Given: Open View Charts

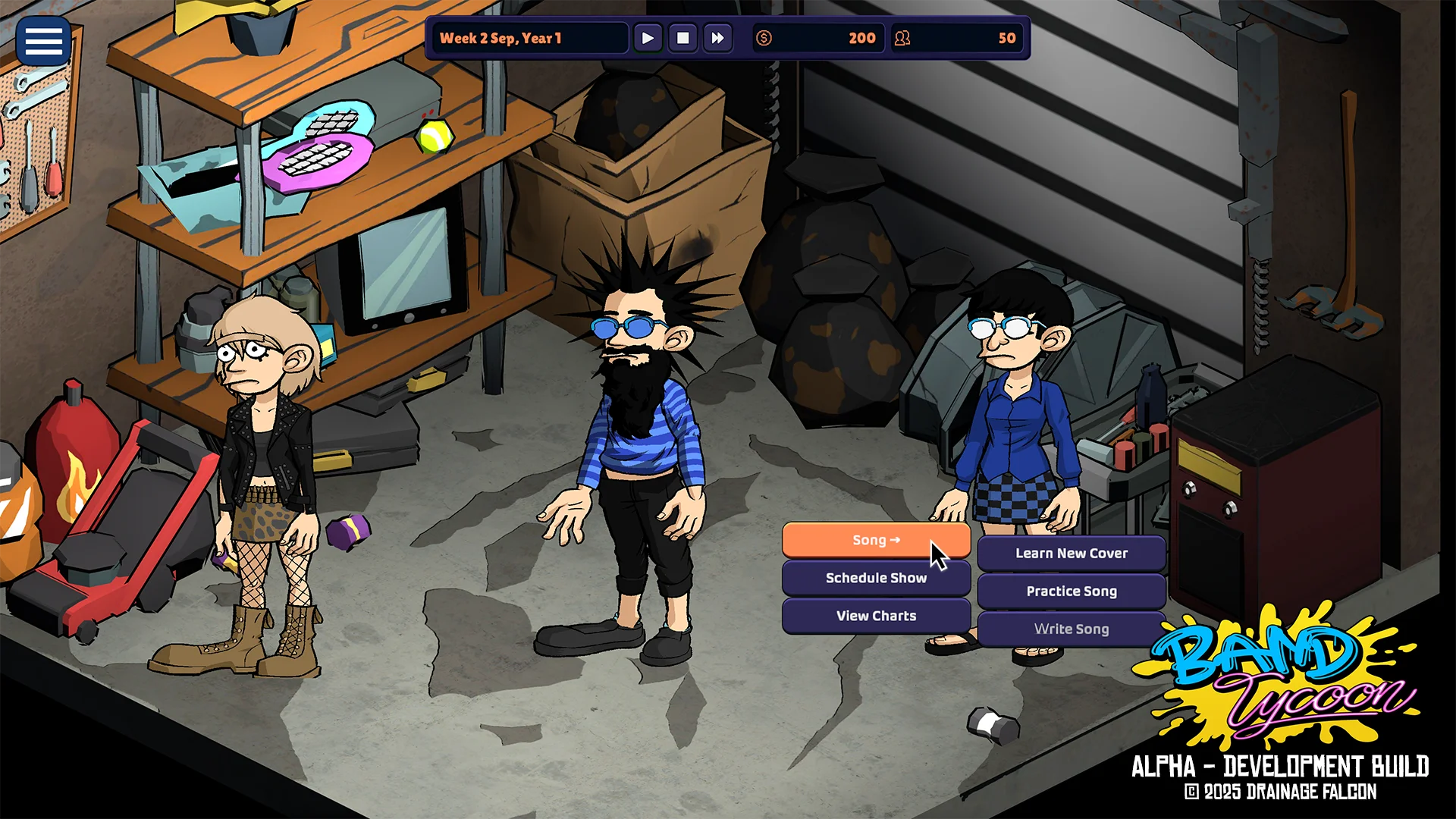Looking at the screenshot, I should (x=876, y=616).
